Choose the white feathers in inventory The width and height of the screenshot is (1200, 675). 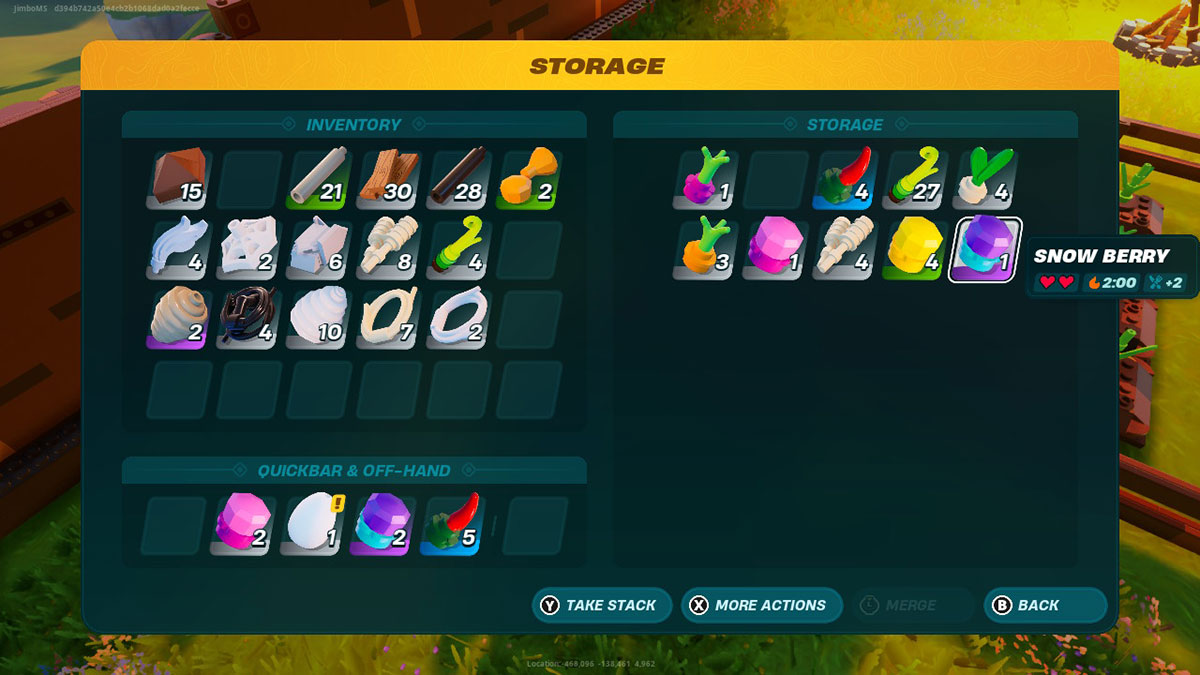point(180,249)
